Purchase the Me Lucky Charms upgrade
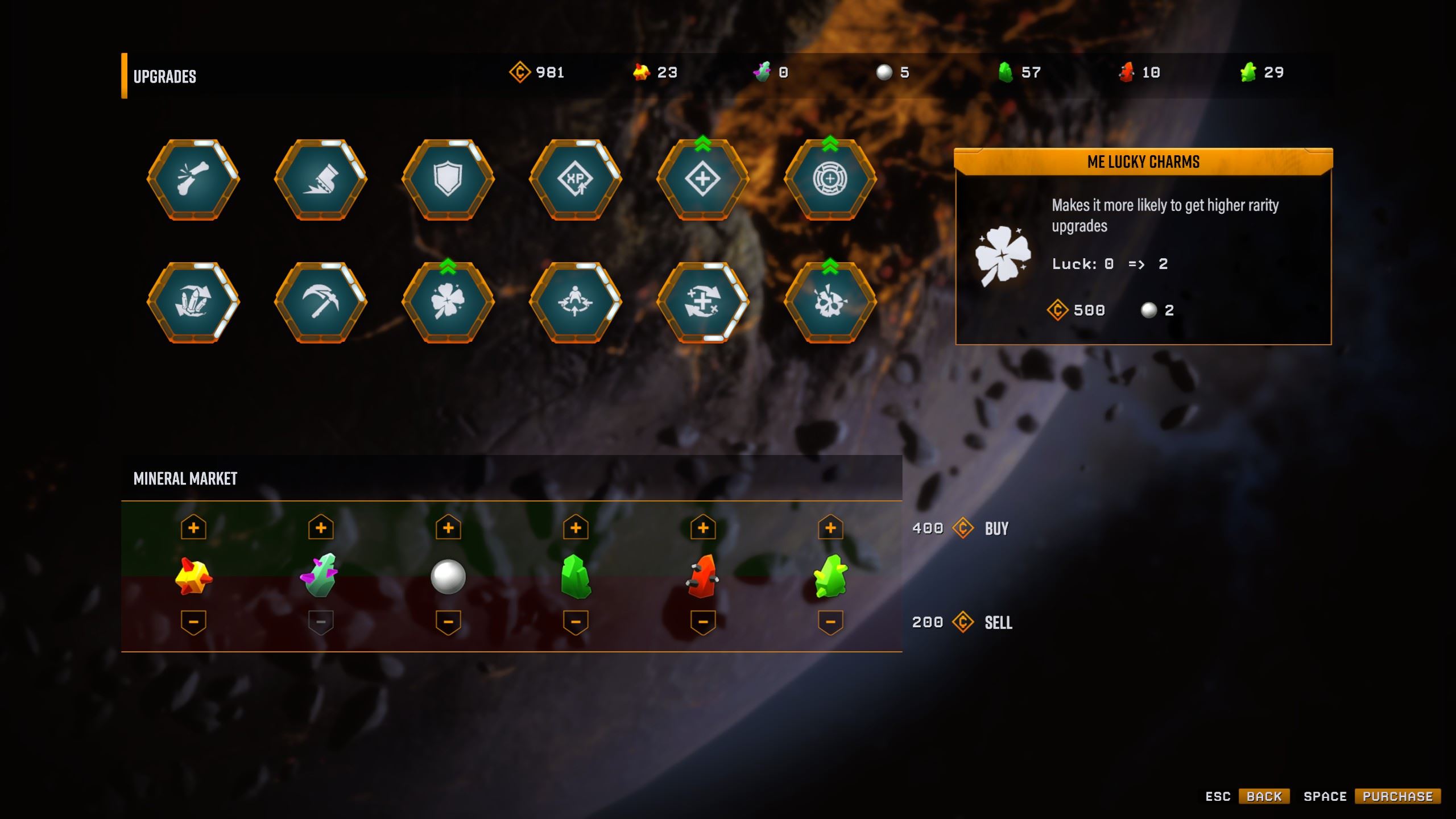This screenshot has width=1456, height=819. point(1397,796)
